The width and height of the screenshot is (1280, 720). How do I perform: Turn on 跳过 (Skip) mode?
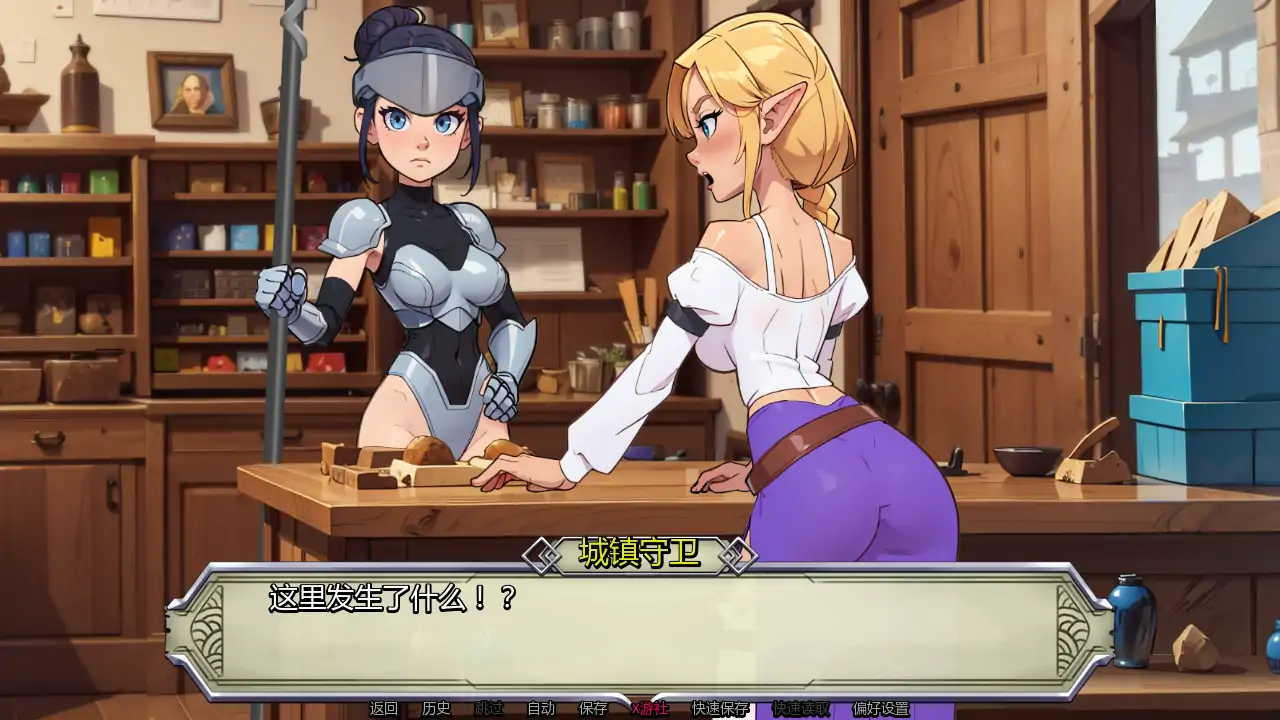[x=490, y=710]
